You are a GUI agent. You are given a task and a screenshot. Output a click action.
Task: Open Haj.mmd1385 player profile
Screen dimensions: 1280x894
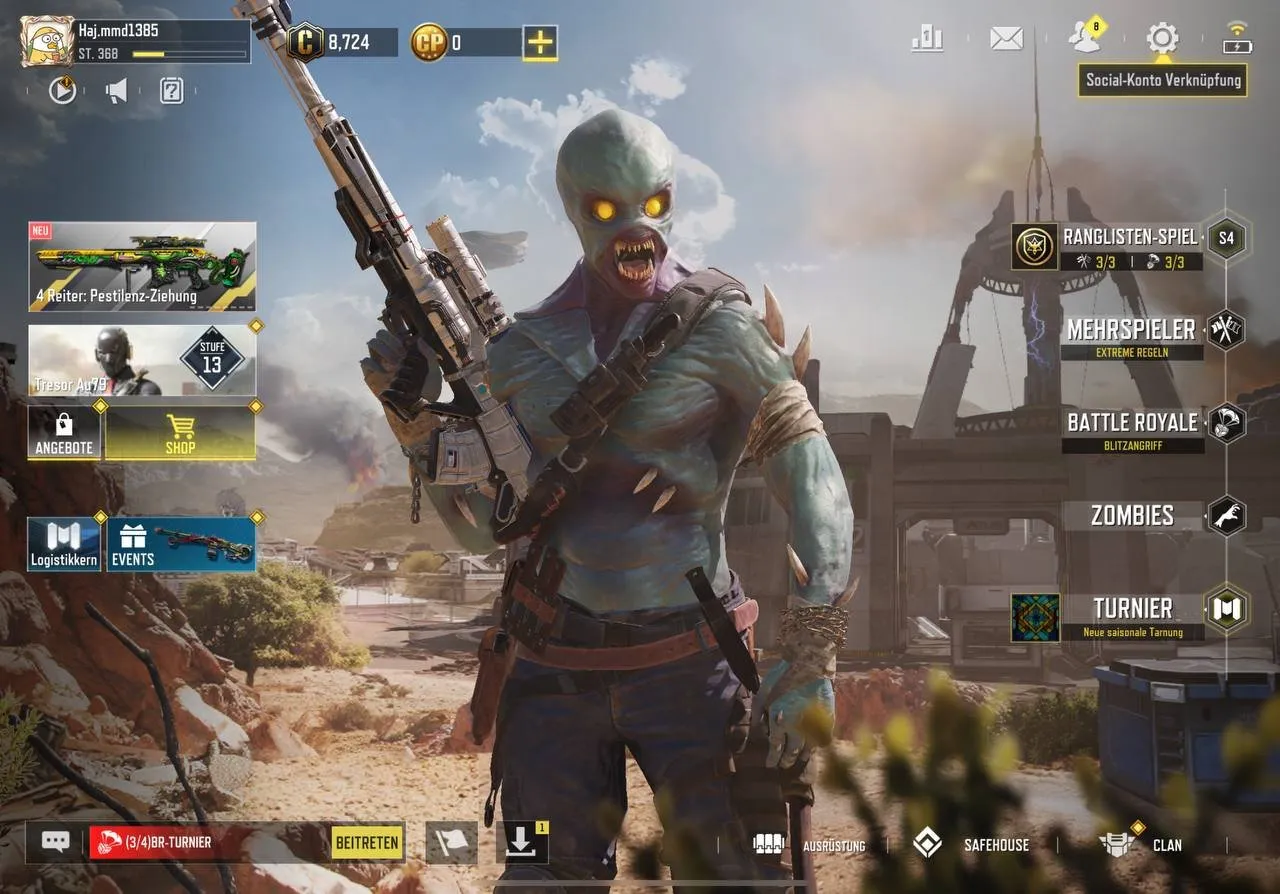coord(47,41)
